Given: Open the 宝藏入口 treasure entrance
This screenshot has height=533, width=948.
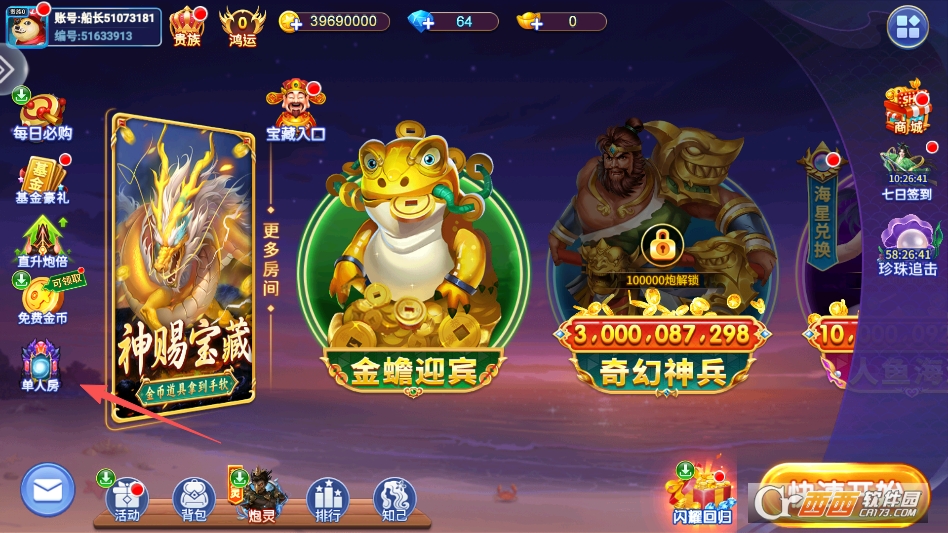Looking at the screenshot, I should [x=296, y=109].
